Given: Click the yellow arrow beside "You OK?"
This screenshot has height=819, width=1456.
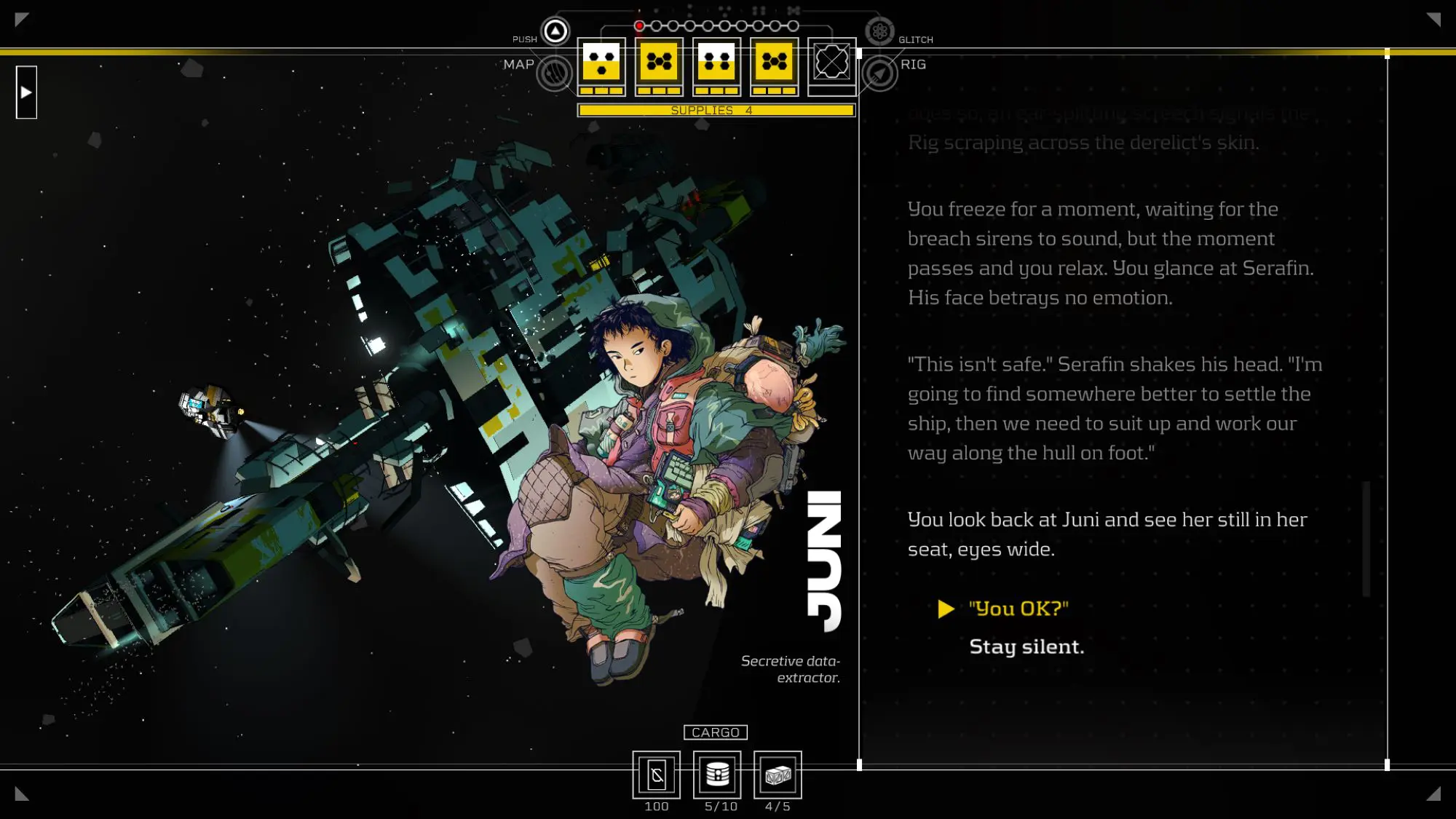Looking at the screenshot, I should pos(946,609).
